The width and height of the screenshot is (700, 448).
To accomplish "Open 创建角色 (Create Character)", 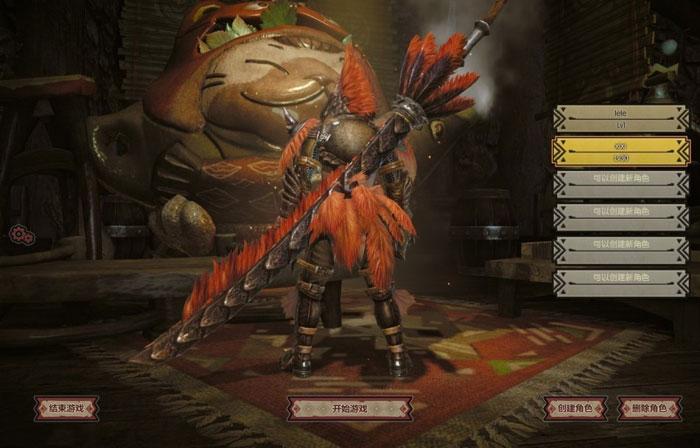I will [x=575, y=409].
